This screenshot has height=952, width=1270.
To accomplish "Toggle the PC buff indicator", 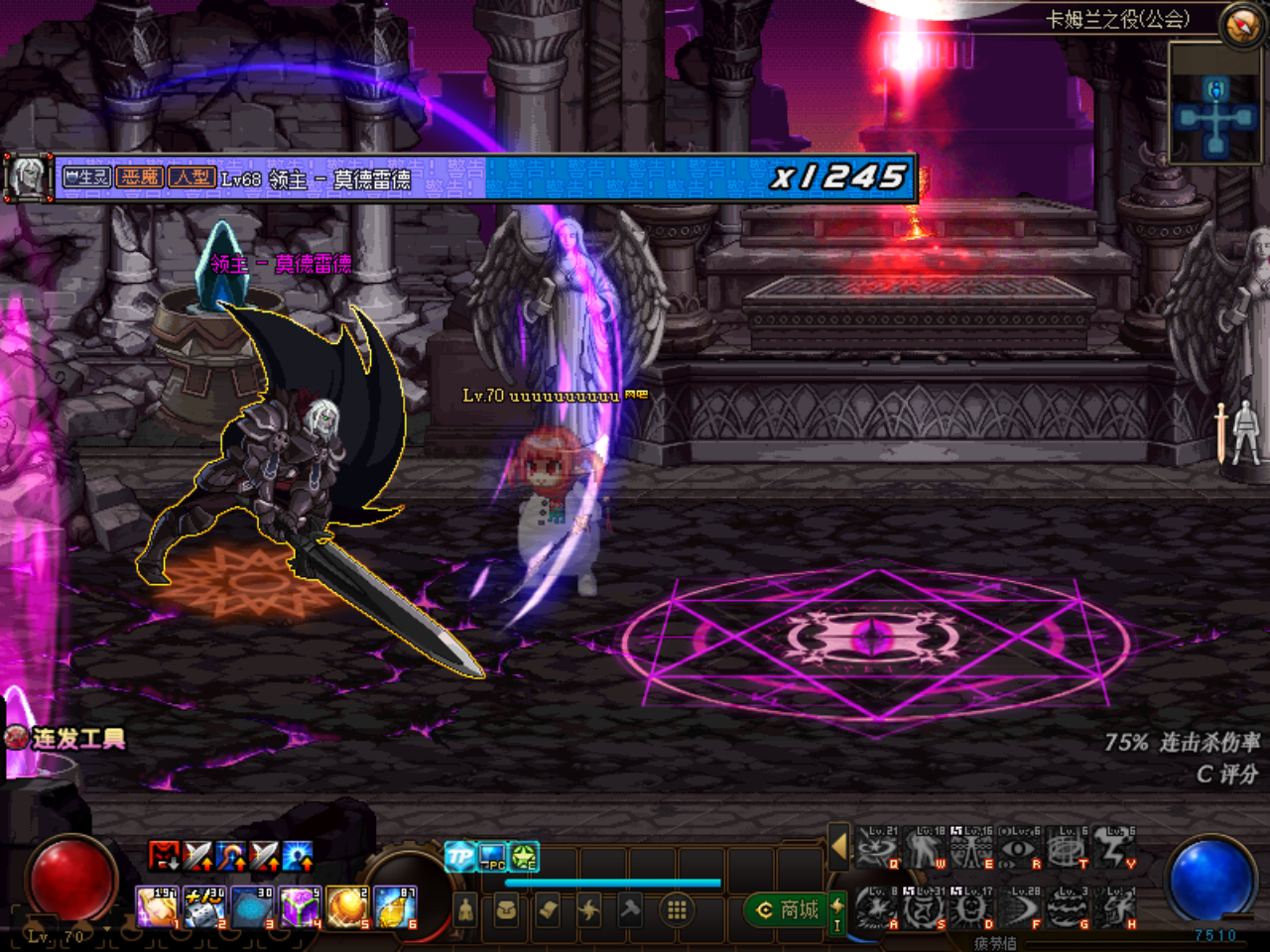I will click(492, 858).
